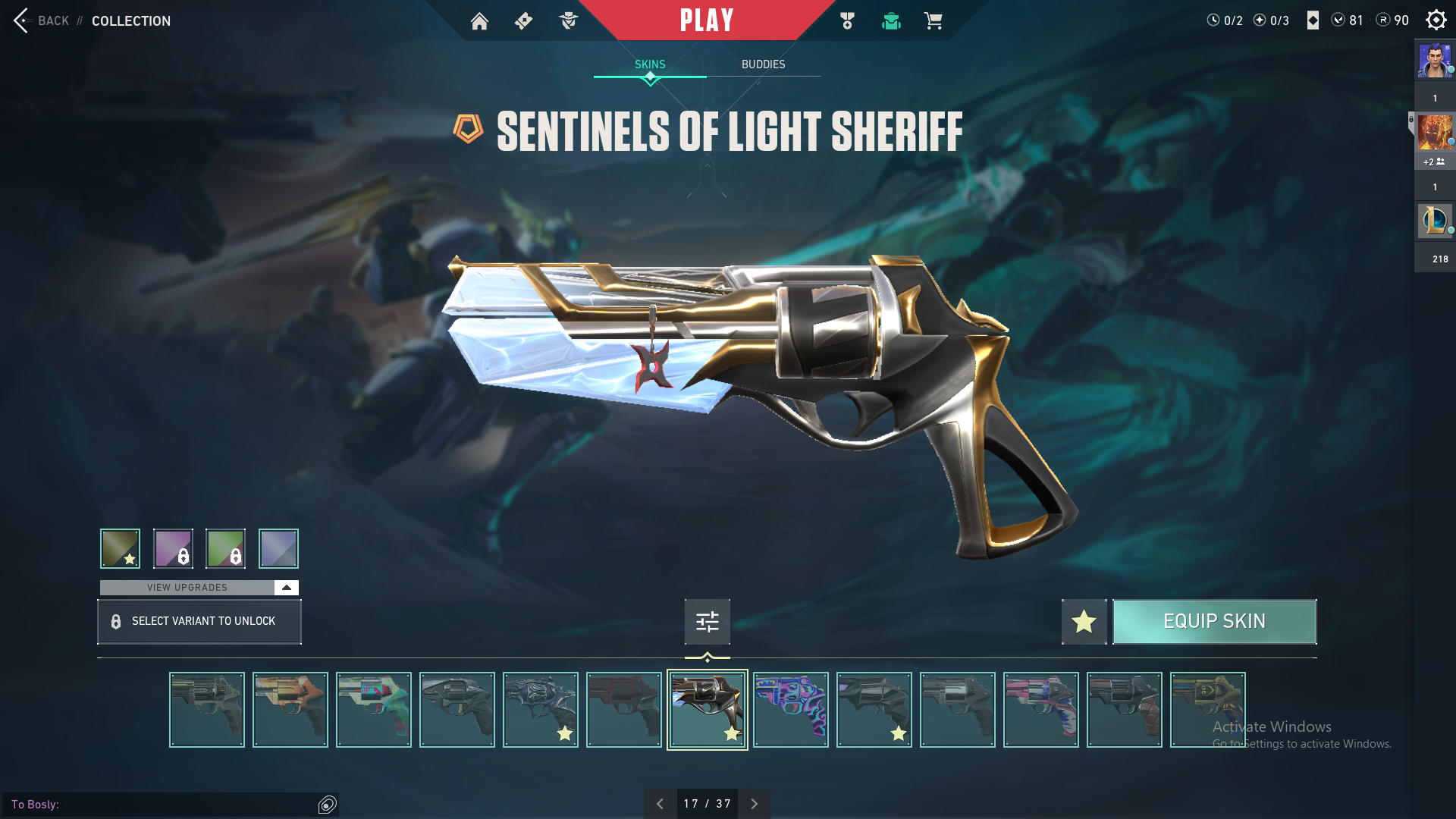
Task: Open the skin filter sliders button
Action: (x=707, y=622)
